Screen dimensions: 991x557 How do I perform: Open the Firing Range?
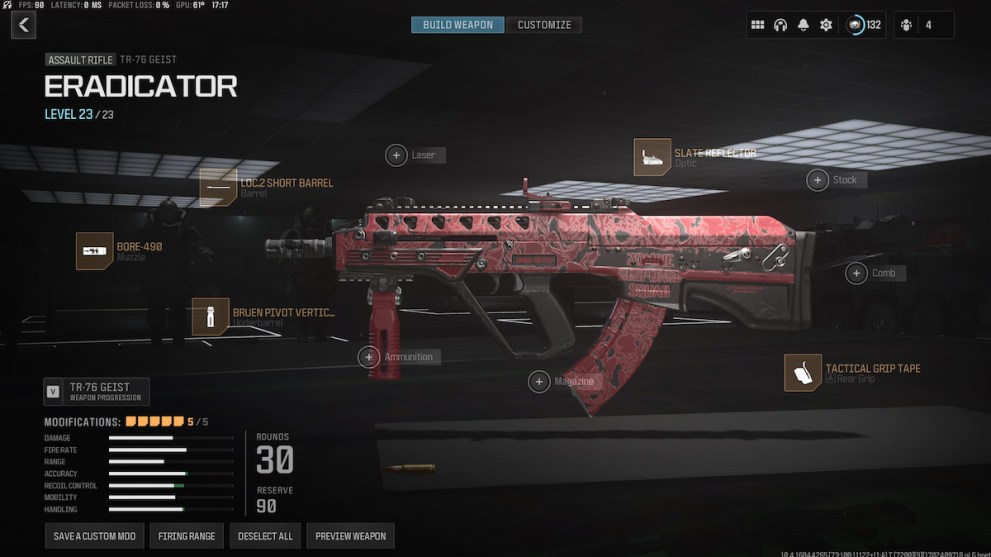point(187,536)
